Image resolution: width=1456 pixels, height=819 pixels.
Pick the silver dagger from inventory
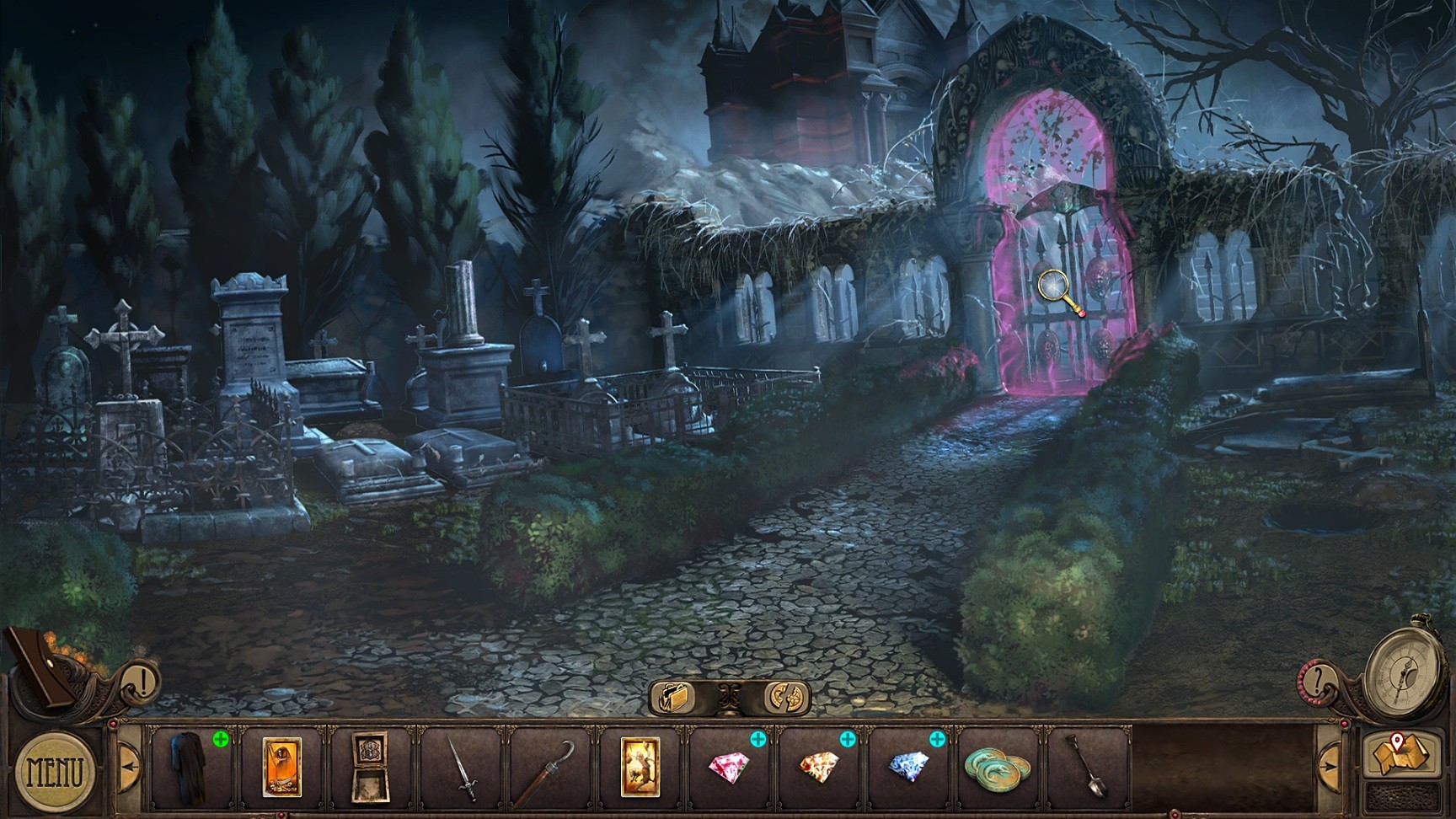(x=463, y=767)
